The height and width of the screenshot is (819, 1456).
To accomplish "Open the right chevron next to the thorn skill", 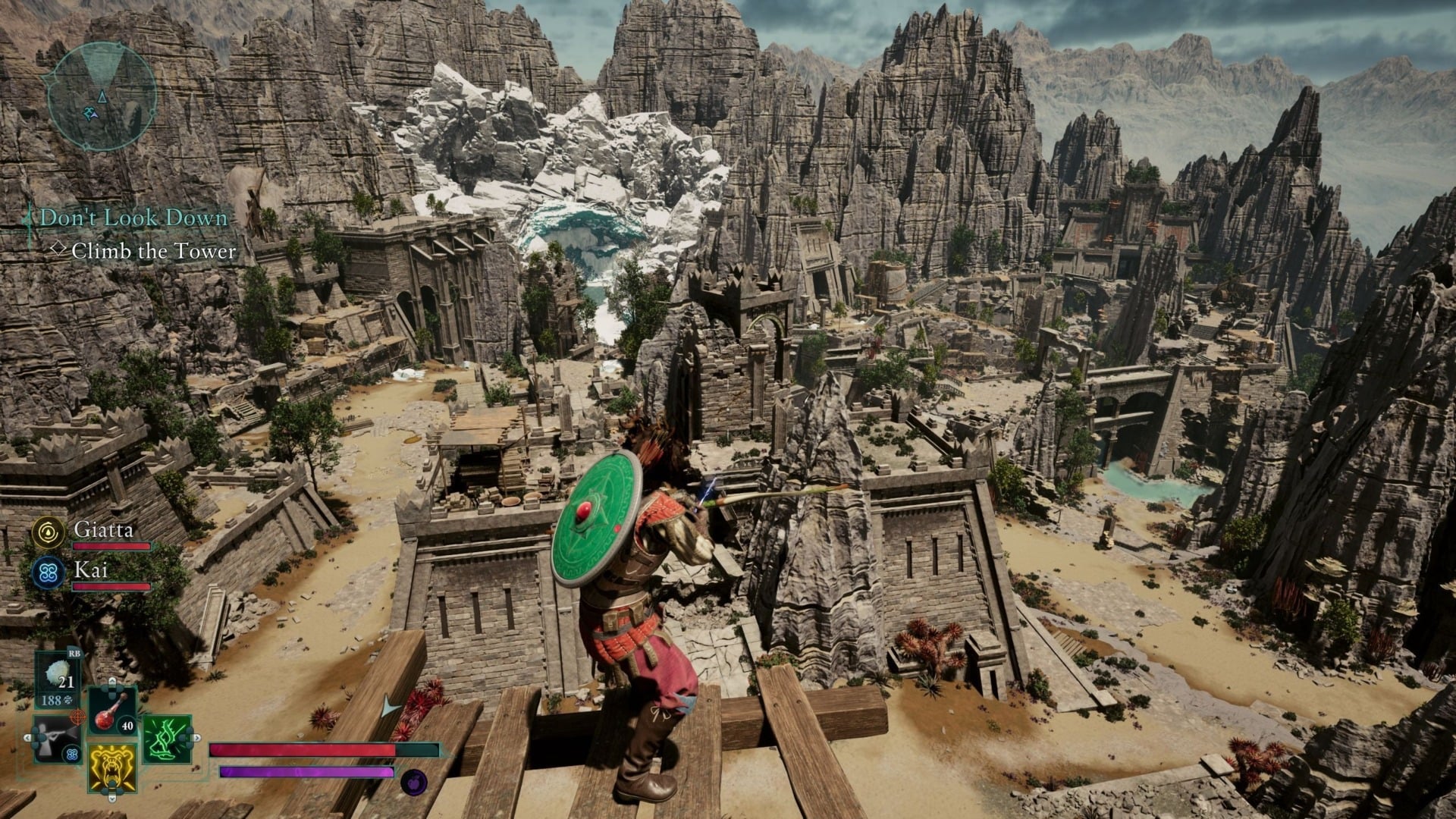I will click(196, 739).
